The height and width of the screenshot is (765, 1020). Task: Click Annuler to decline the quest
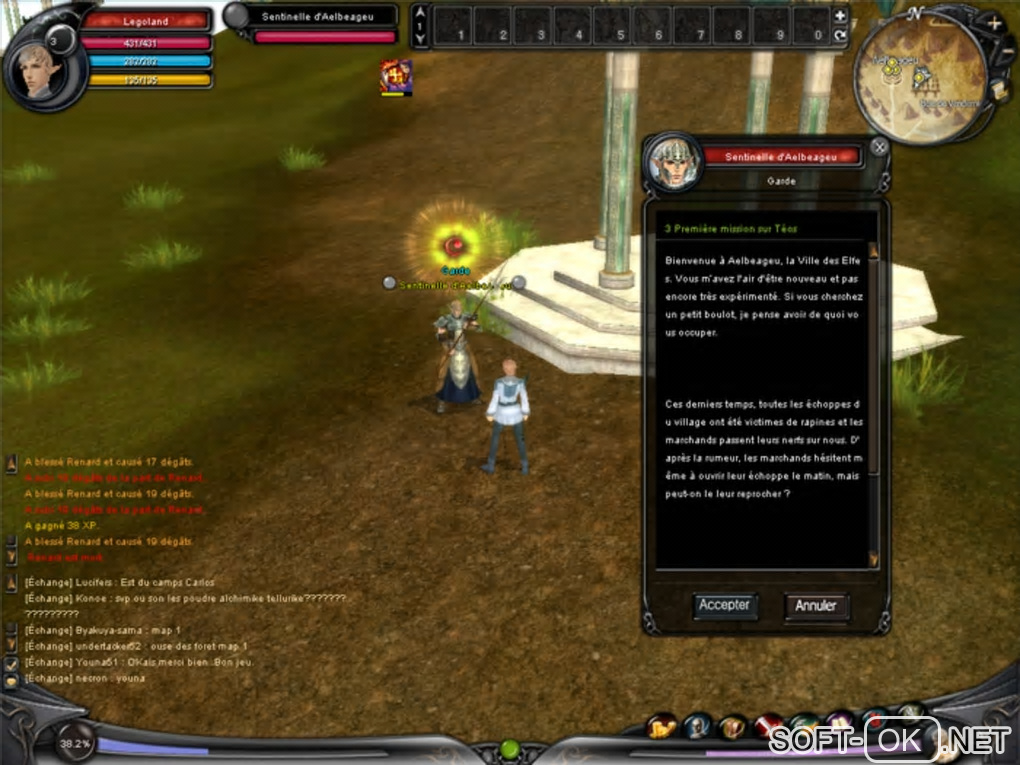816,606
